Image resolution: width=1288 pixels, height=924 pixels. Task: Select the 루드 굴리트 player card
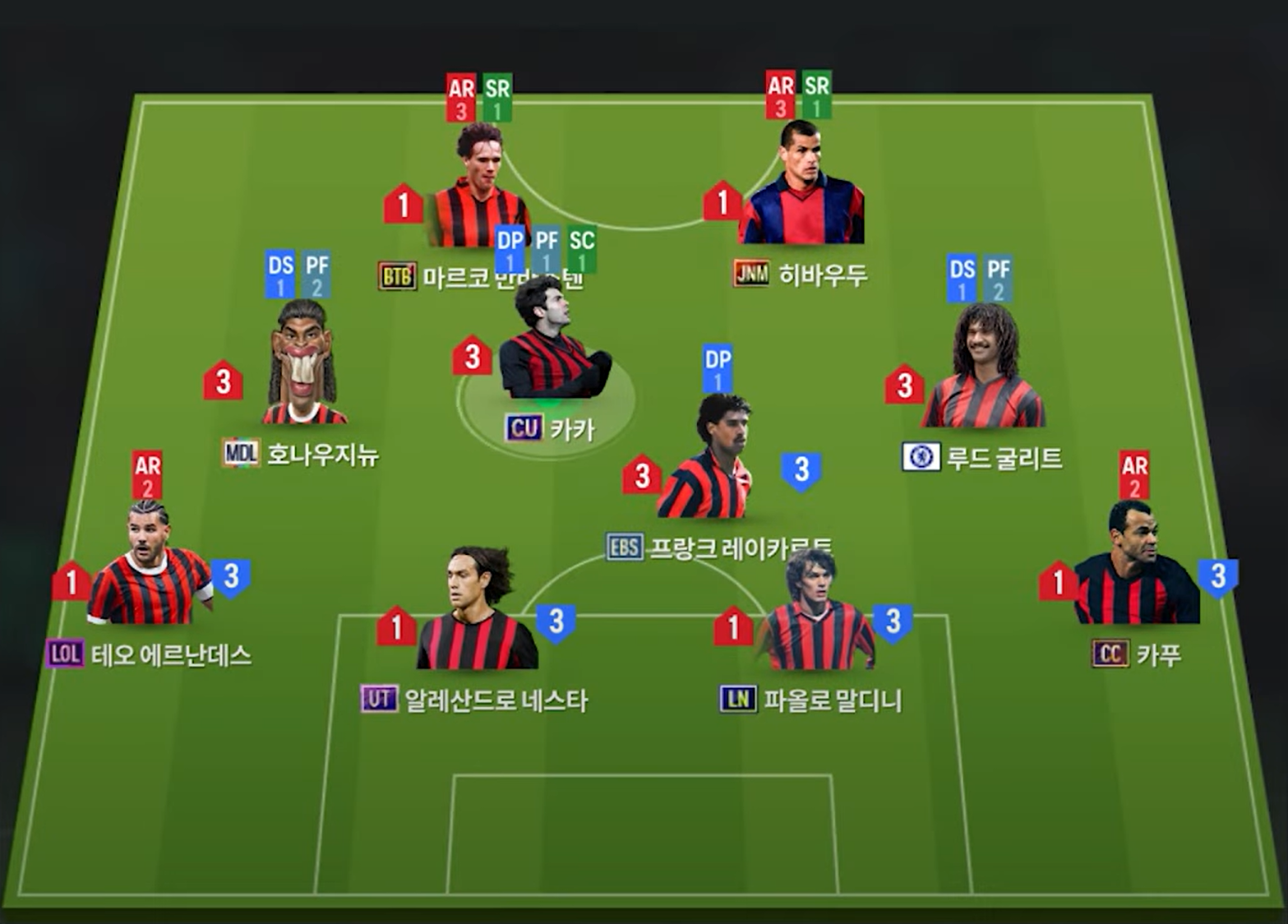click(983, 372)
